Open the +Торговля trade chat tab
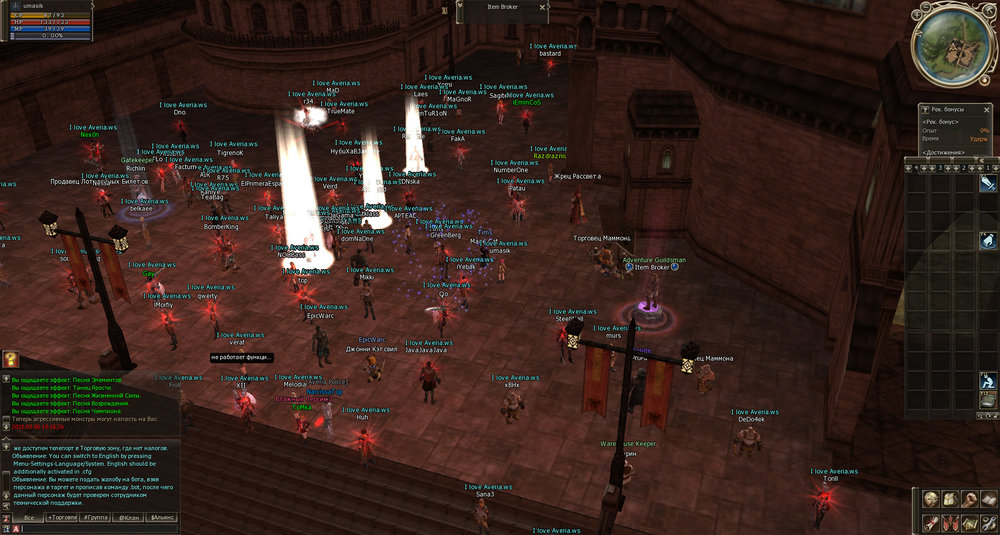This screenshot has width=1000, height=535. pos(62,517)
